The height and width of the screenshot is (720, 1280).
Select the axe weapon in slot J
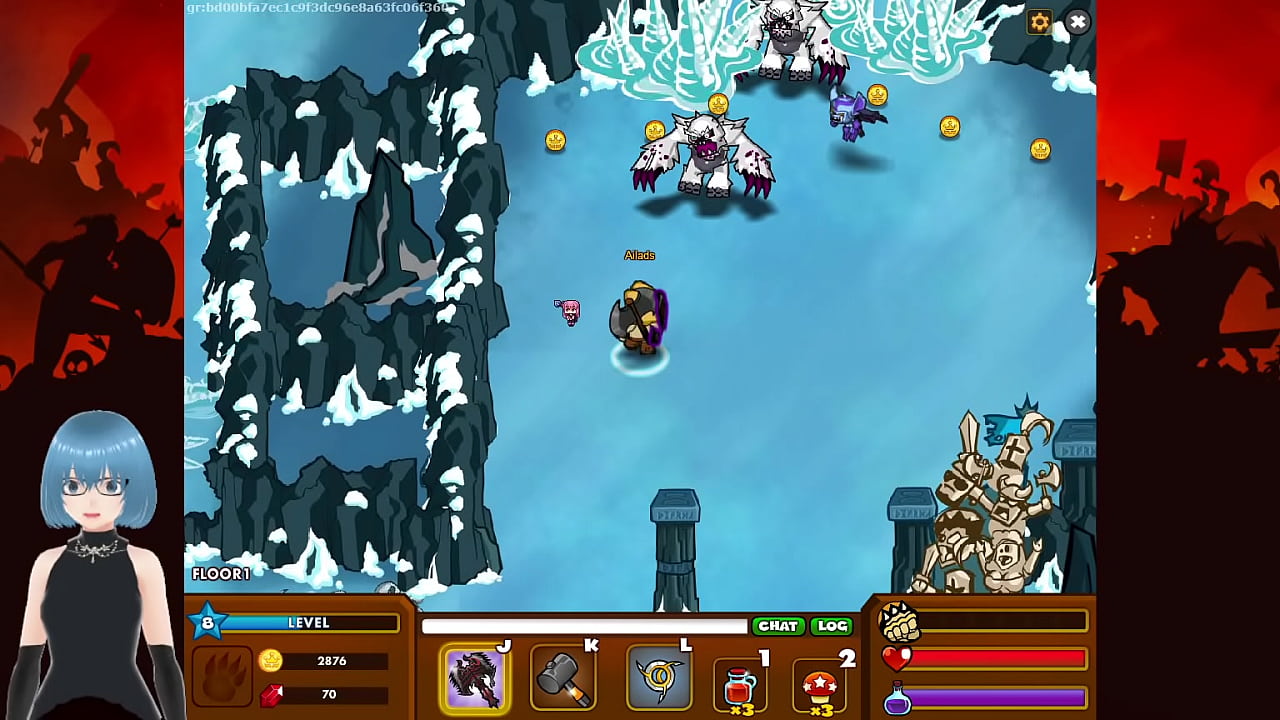point(476,678)
